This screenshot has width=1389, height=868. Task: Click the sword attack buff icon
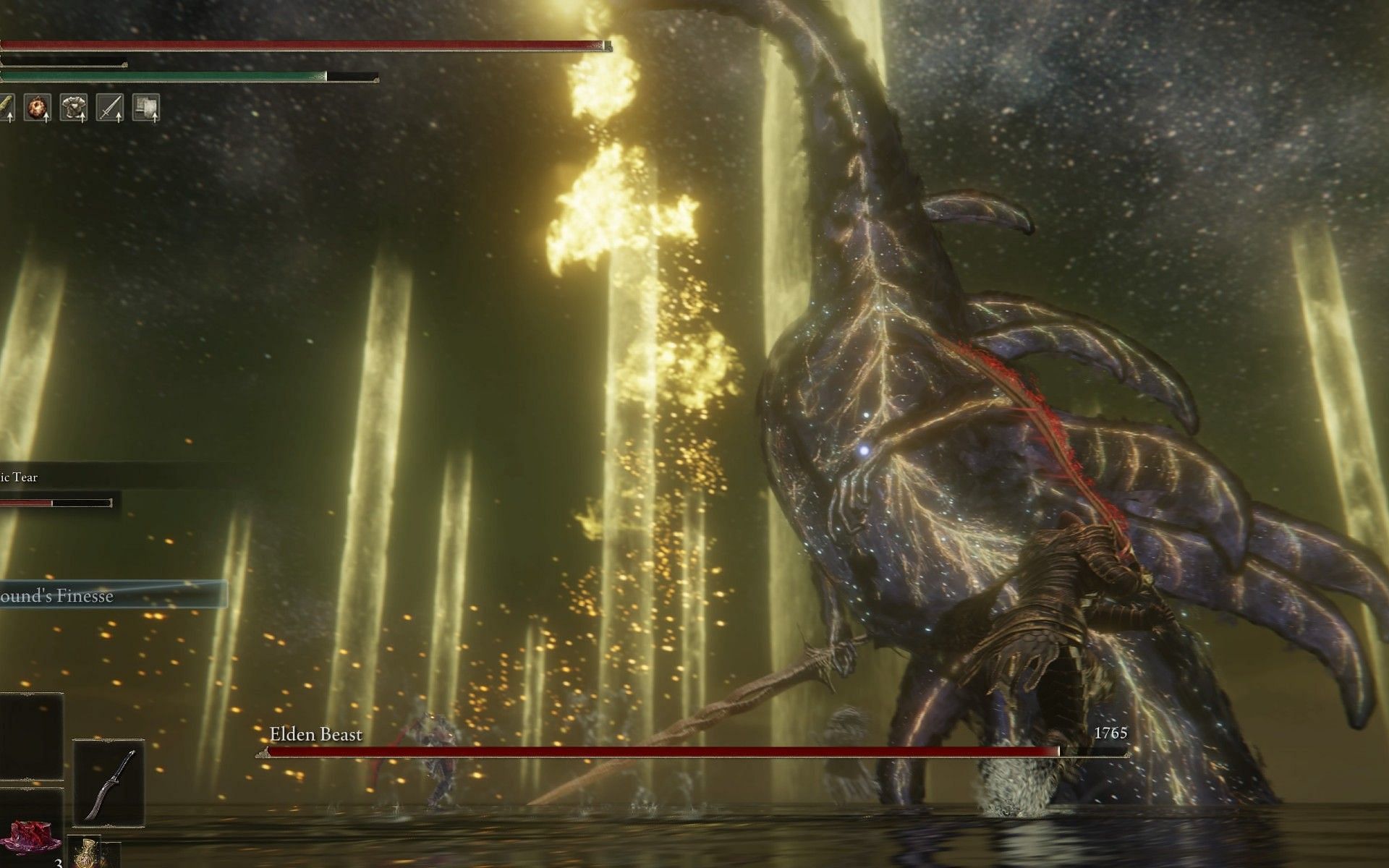coord(109,108)
